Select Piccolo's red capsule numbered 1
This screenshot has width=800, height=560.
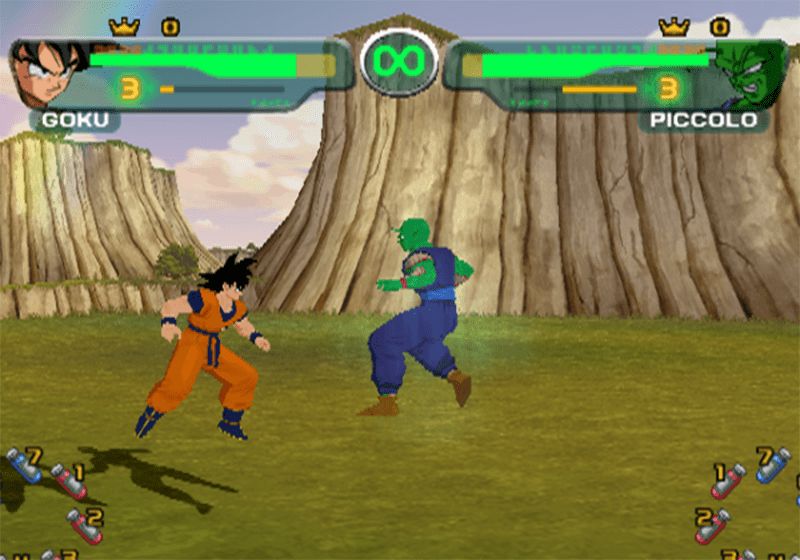click(728, 480)
